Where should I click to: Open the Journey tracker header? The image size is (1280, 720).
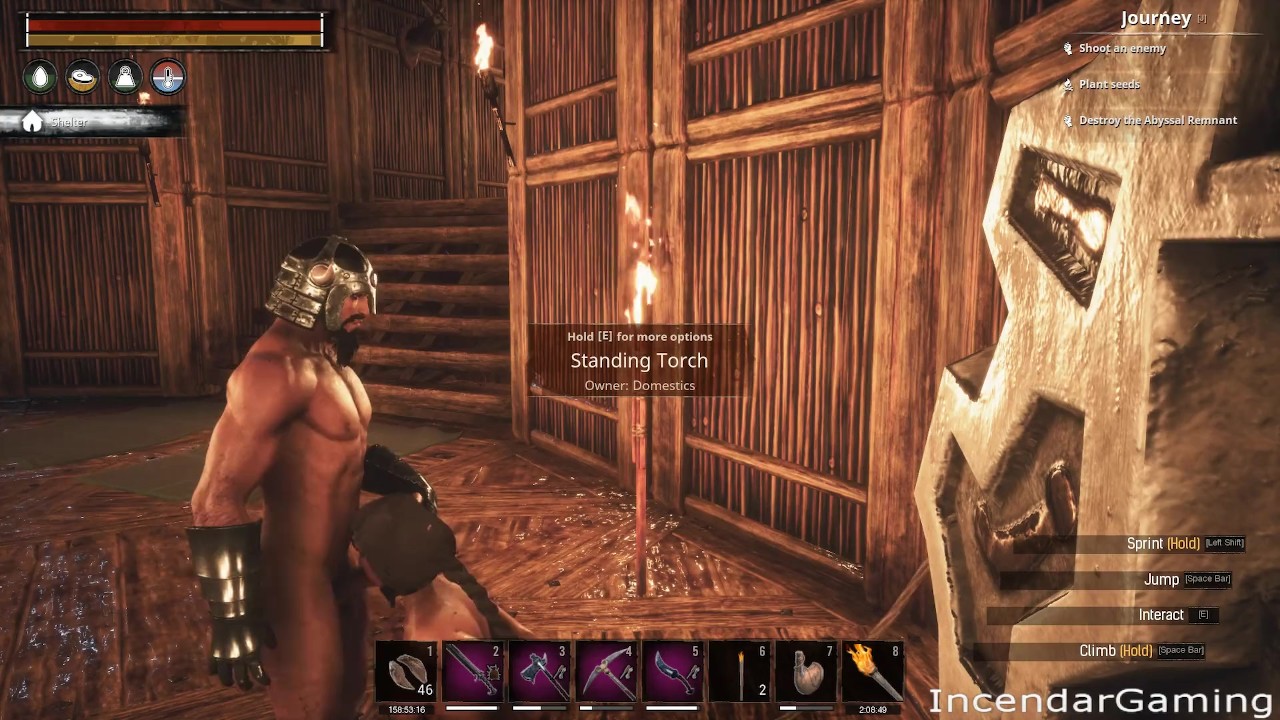[1156, 18]
